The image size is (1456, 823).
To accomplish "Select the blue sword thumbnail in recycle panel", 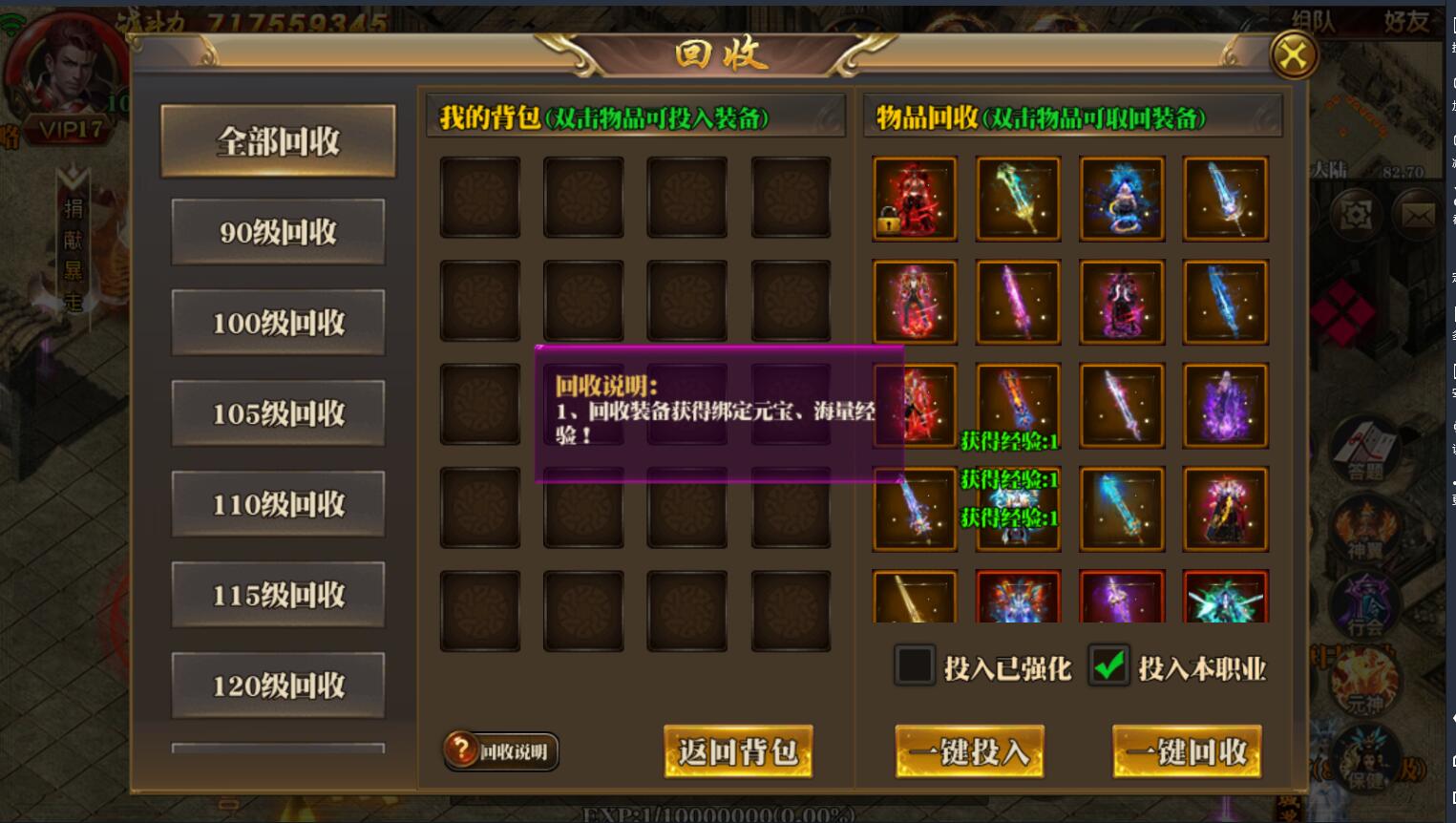I will 1226,200.
